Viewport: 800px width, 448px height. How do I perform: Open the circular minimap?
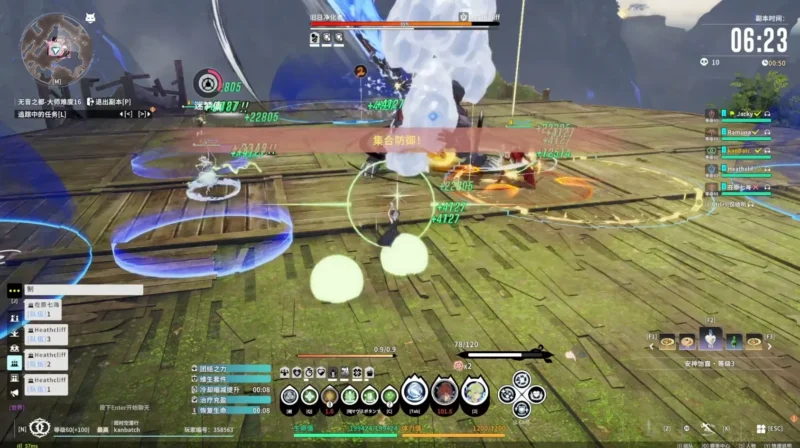(56, 46)
